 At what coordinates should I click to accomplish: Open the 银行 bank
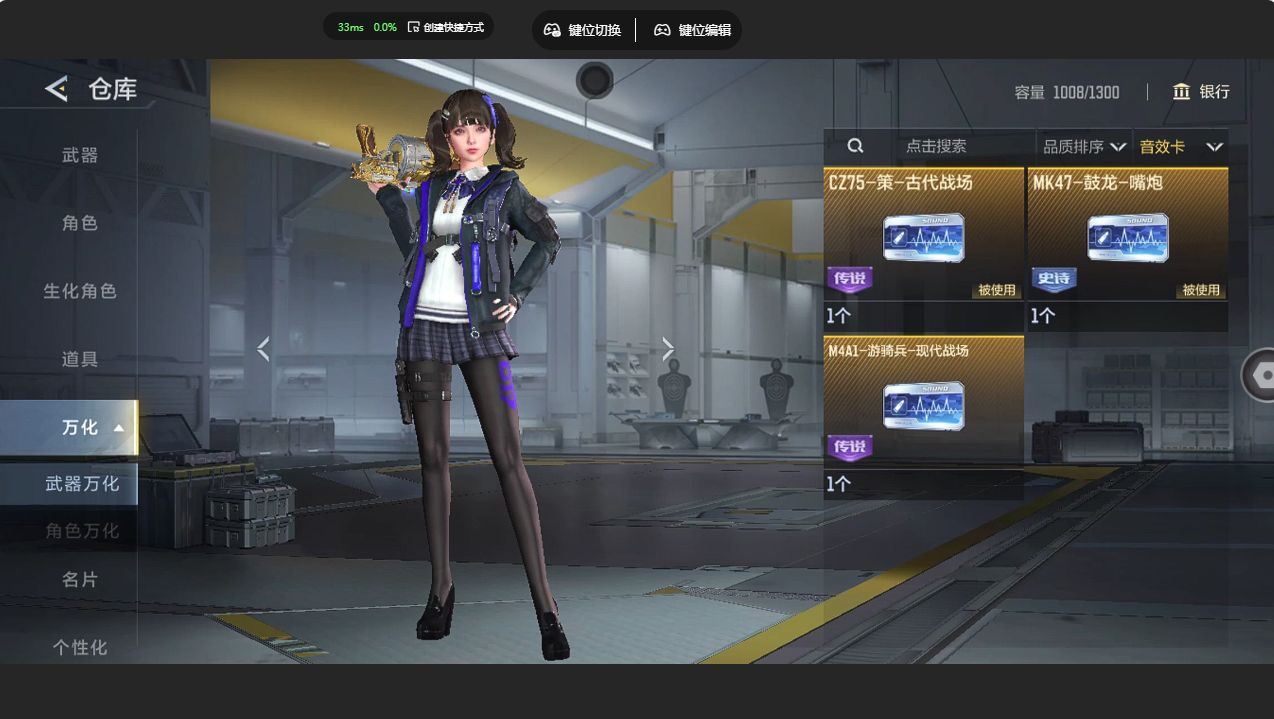1201,92
